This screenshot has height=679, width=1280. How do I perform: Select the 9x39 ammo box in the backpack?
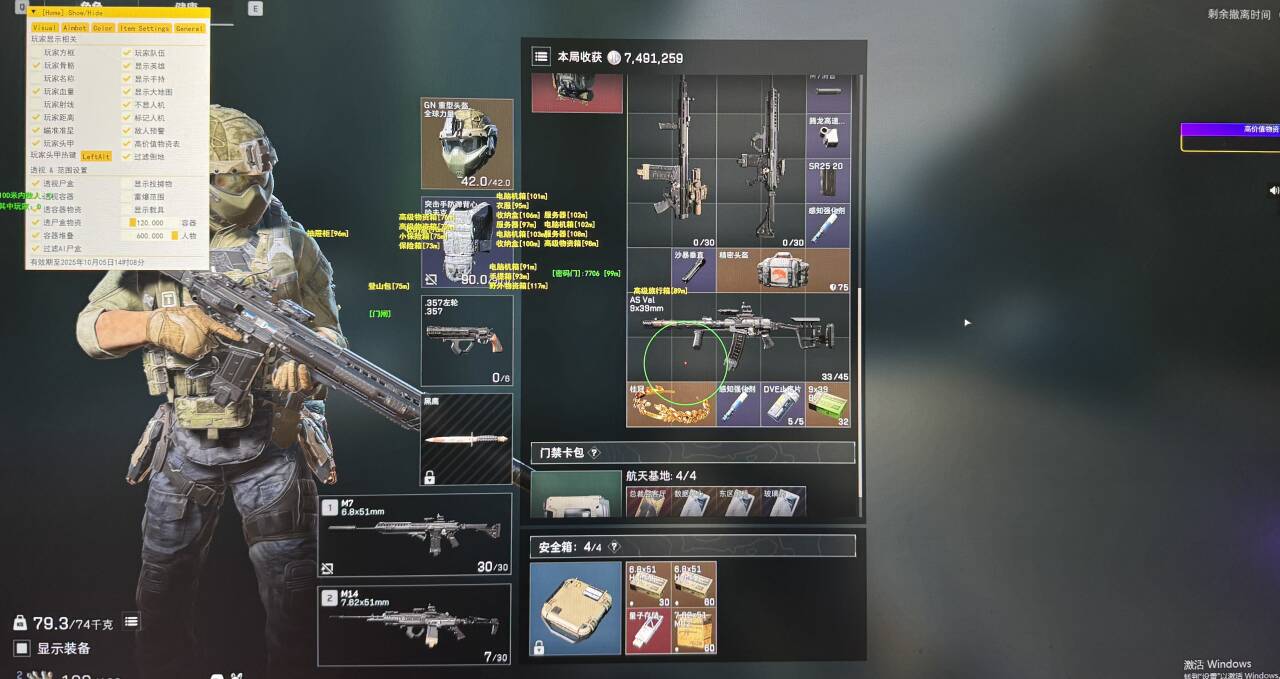coord(828,404)
